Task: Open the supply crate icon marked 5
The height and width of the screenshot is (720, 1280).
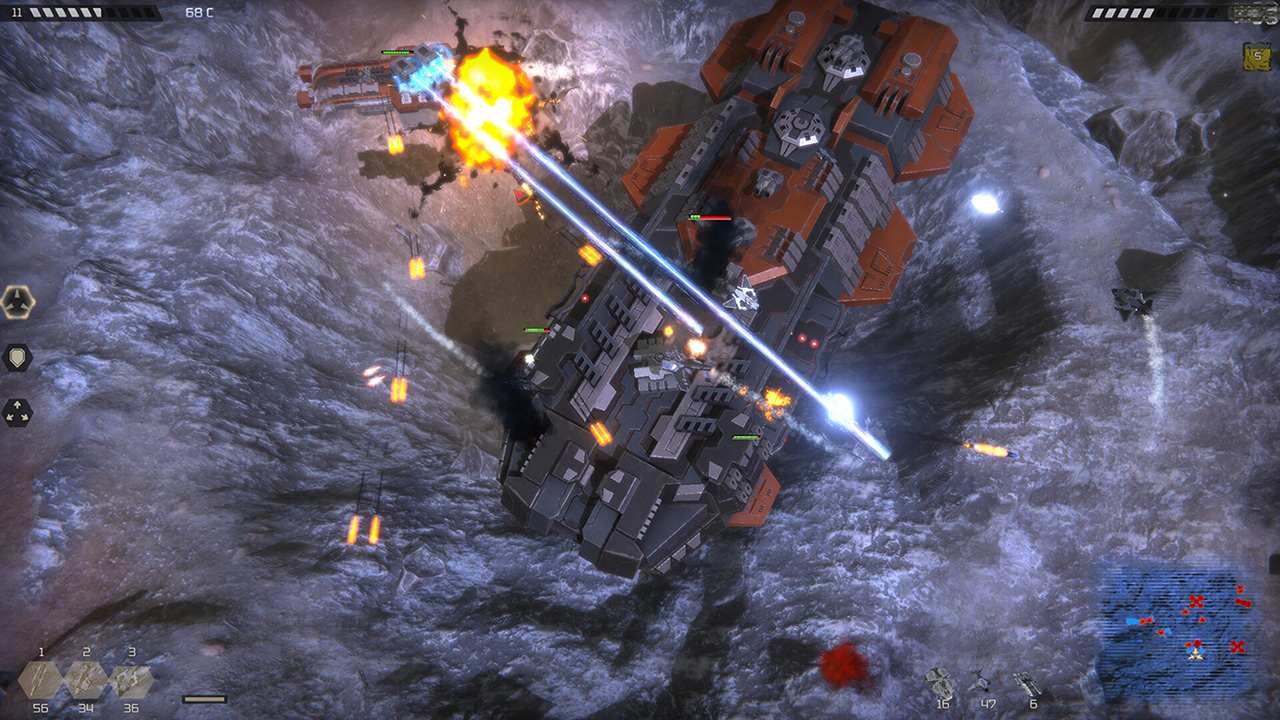Action: (1257, 55)
